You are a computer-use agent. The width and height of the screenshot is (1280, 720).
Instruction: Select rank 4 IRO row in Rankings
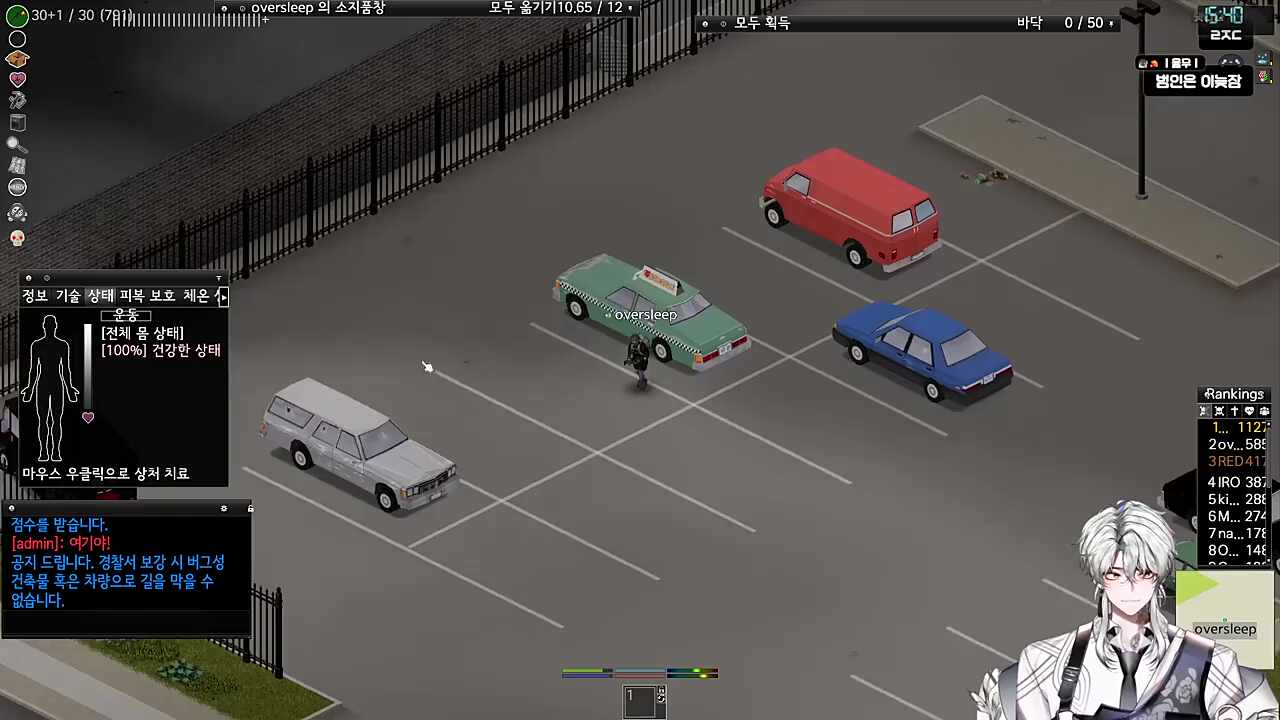[1235, 482]
